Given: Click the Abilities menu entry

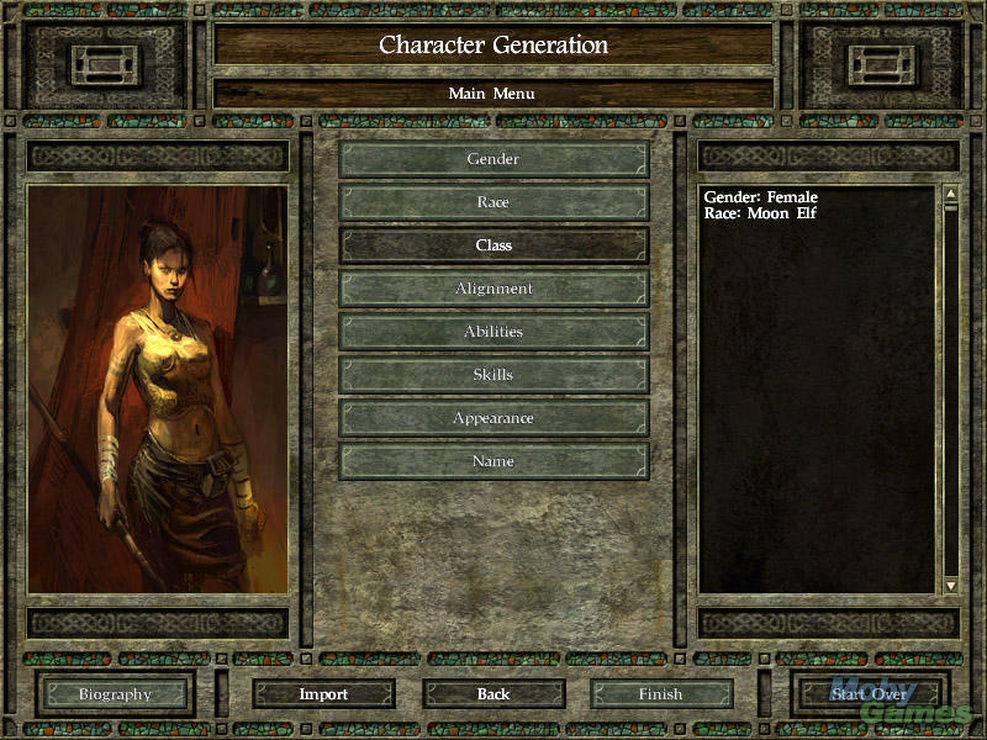Looking at the screenshot, I should (493, 331).
